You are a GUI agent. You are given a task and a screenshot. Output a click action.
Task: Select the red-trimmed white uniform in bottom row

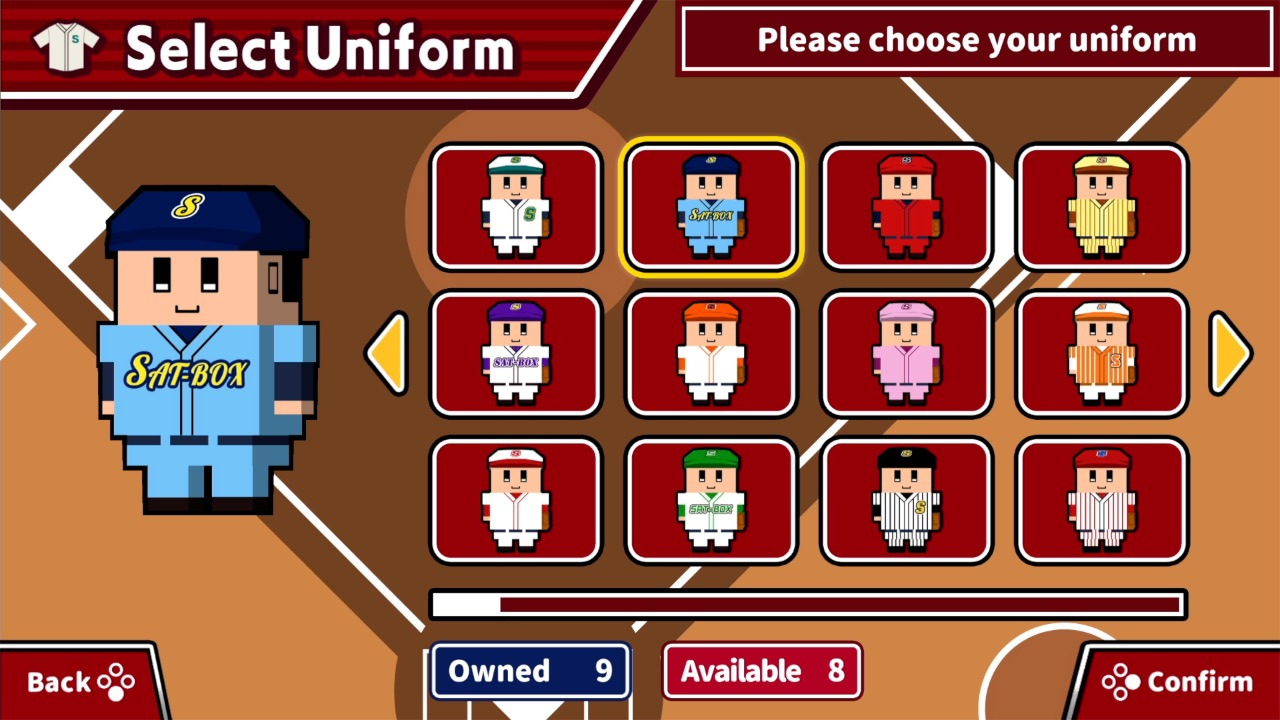coord(516,500)
